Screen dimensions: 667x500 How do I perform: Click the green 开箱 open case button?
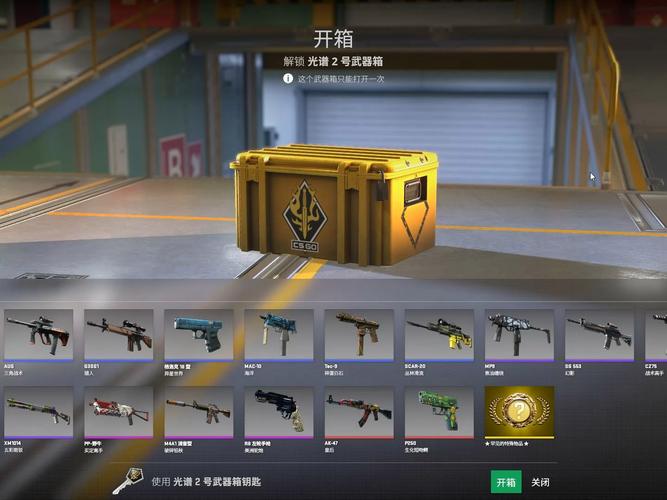[x=506, y=482]
